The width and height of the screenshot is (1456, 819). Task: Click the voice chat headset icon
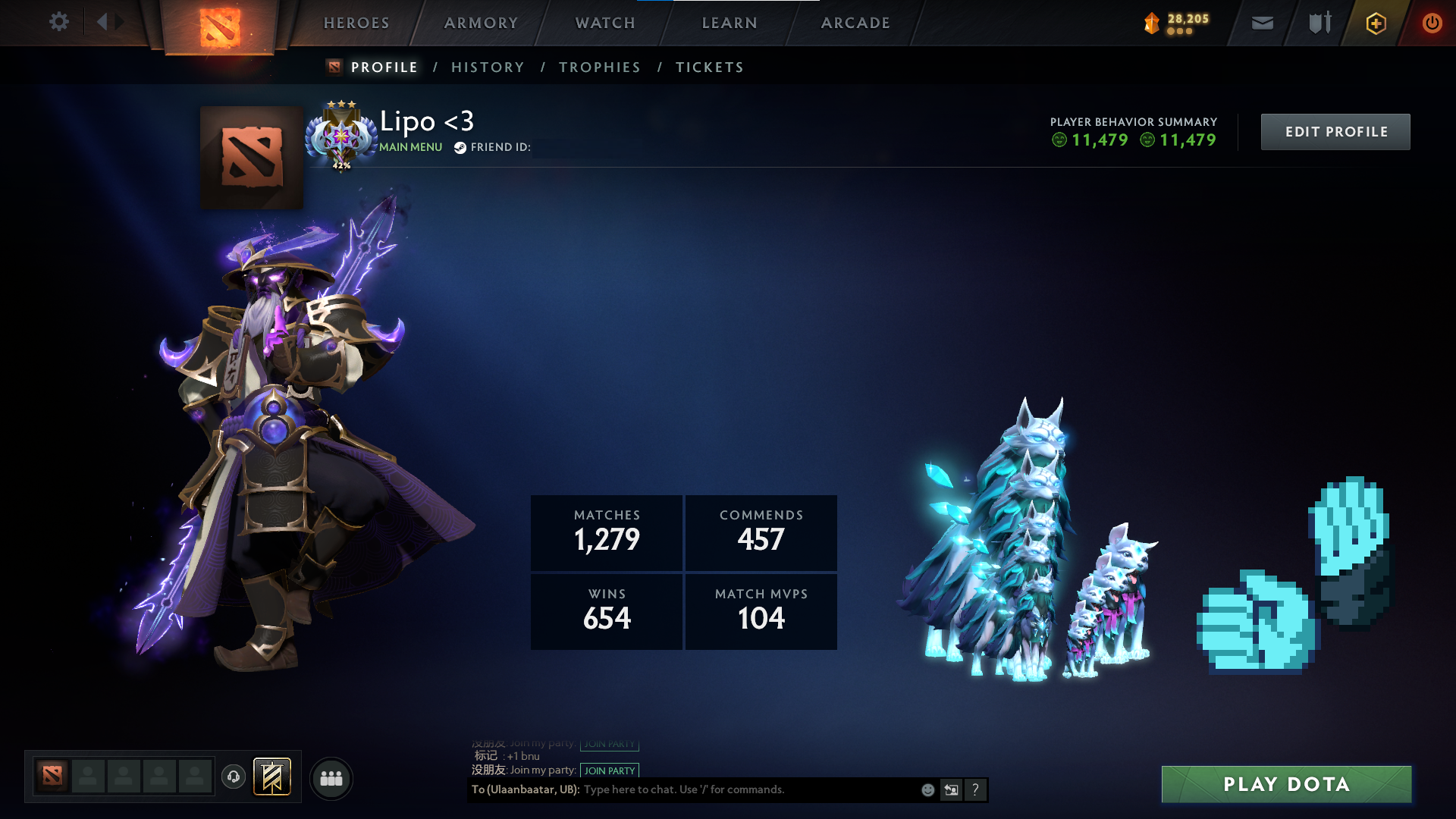tap(234, 777)
